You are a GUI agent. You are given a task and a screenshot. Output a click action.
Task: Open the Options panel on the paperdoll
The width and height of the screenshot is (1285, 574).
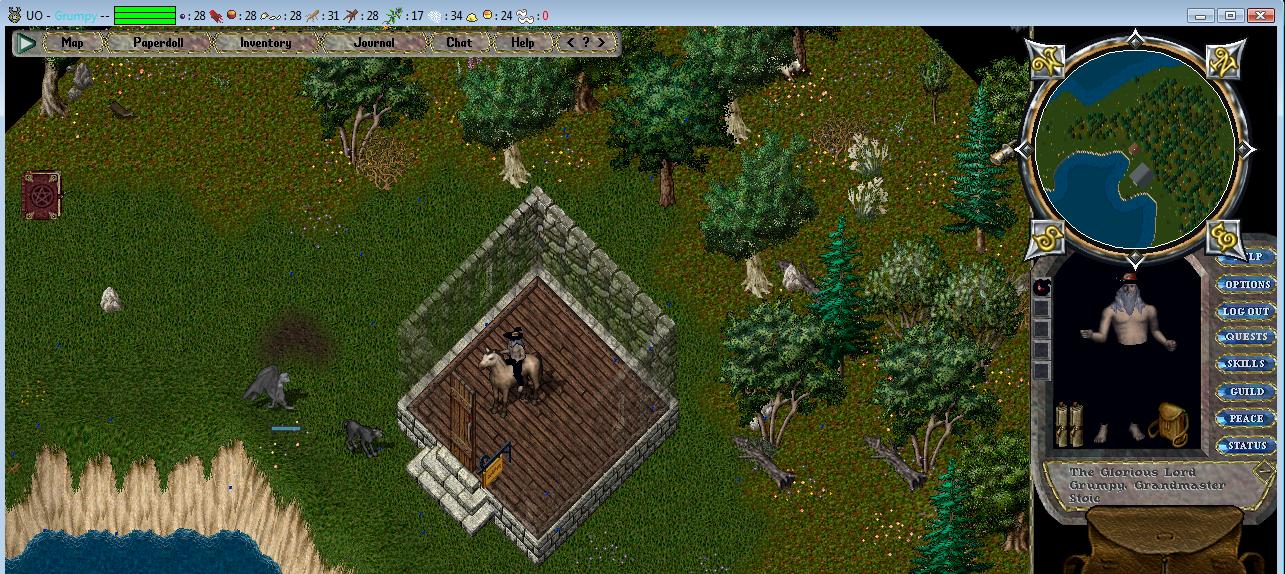(1247, 285)
